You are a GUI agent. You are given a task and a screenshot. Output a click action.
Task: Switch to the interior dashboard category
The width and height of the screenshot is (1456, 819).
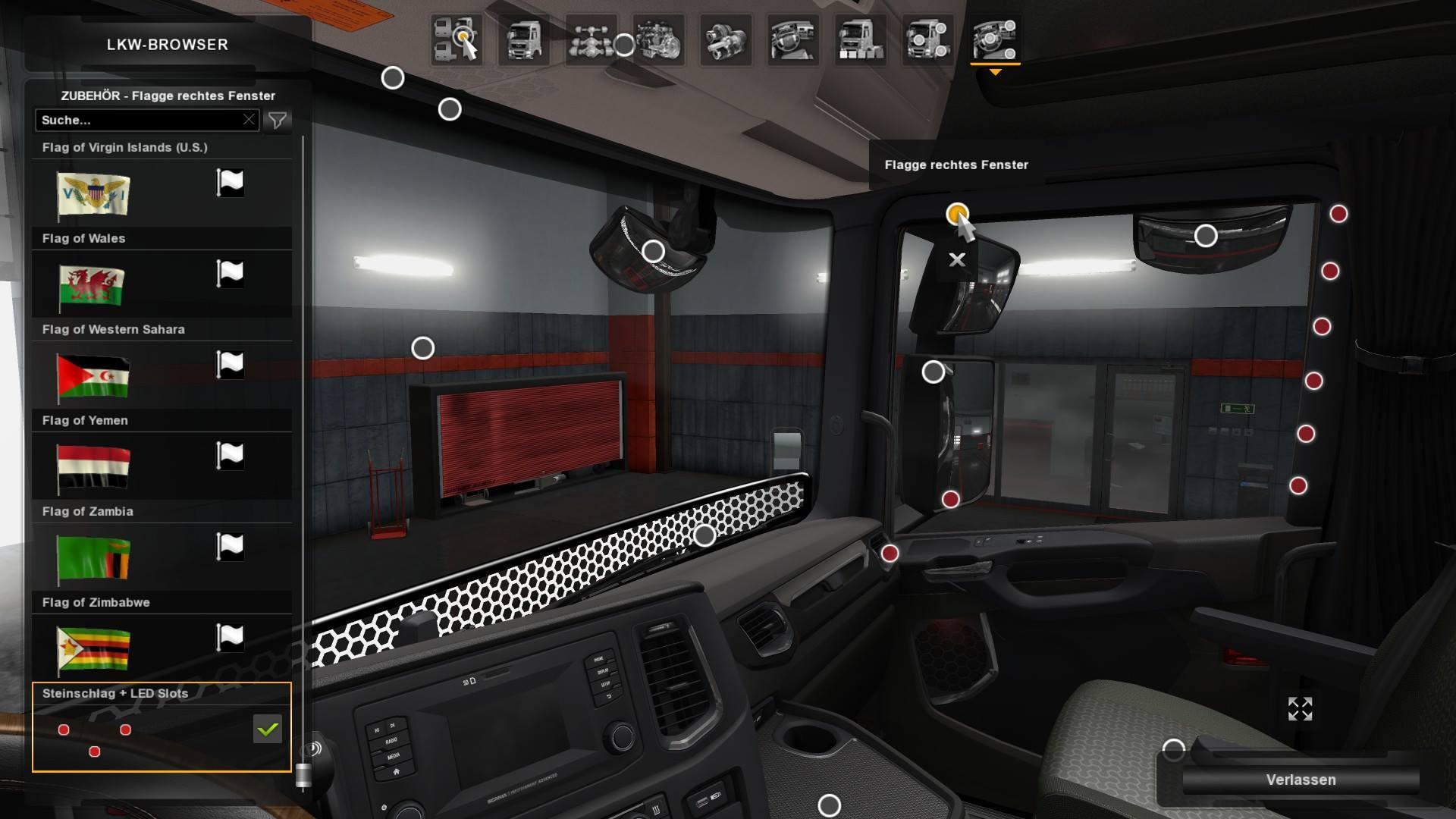pos(792,39)
